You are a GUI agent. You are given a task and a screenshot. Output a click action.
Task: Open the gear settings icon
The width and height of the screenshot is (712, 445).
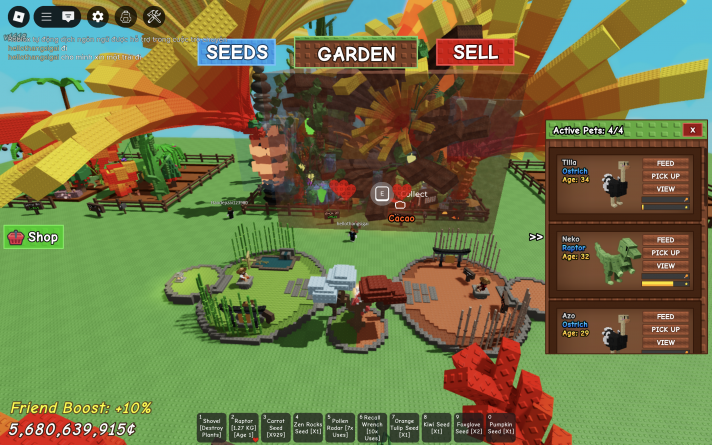[x=97, y=17]
